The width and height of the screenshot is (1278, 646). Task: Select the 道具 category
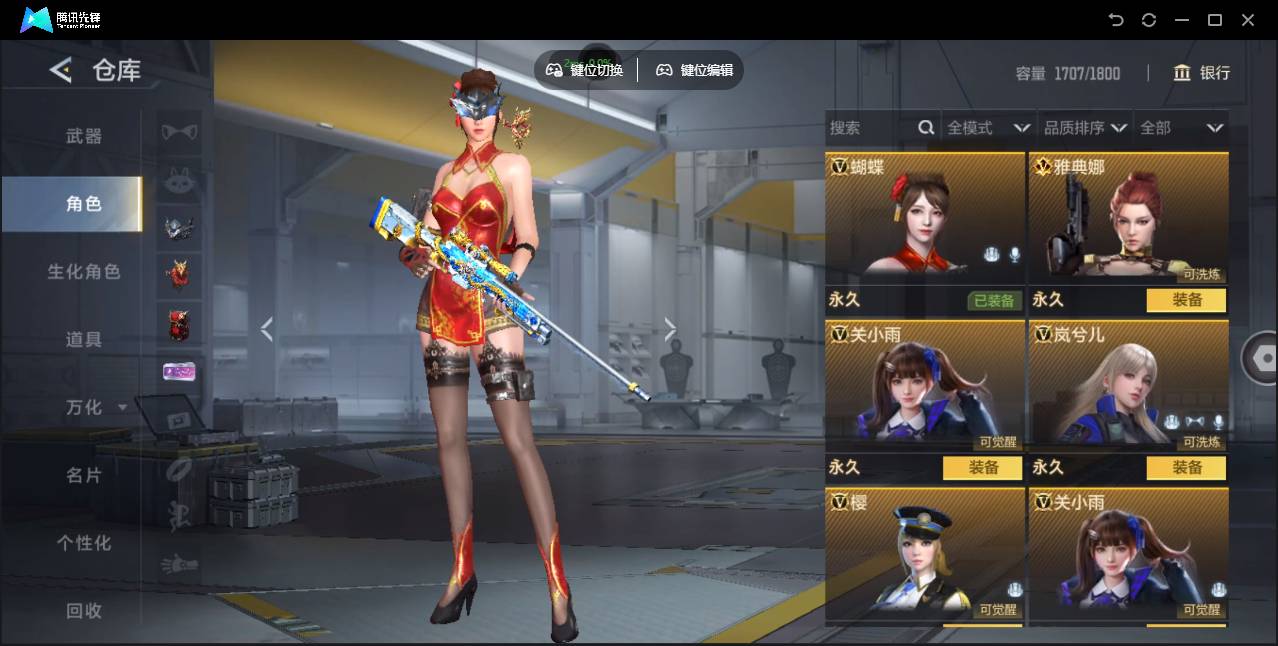(84, 340)
